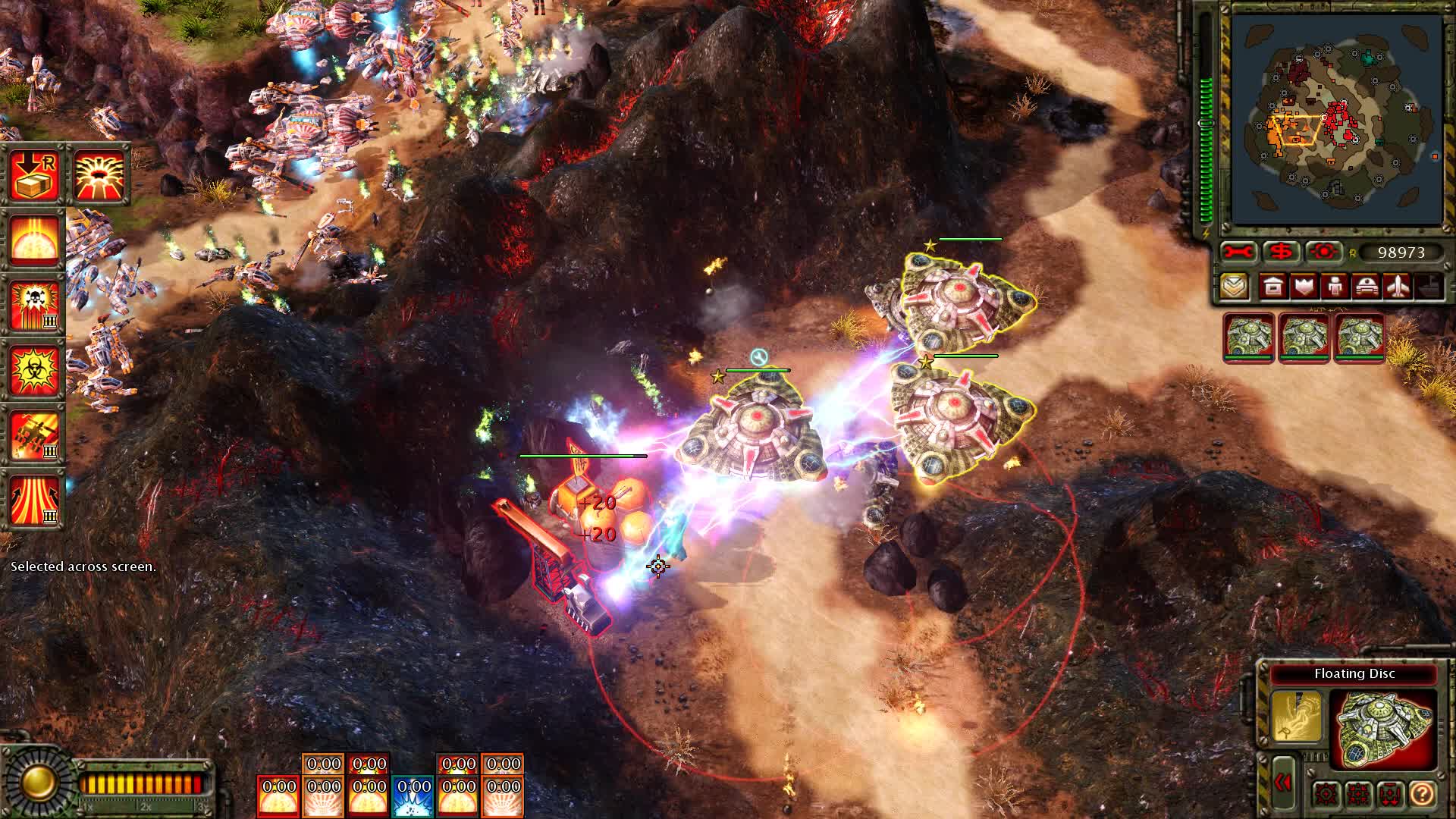Use the cash crate drop power
The width and height of the screenshot is (1456, 819).
coord(35,175)
